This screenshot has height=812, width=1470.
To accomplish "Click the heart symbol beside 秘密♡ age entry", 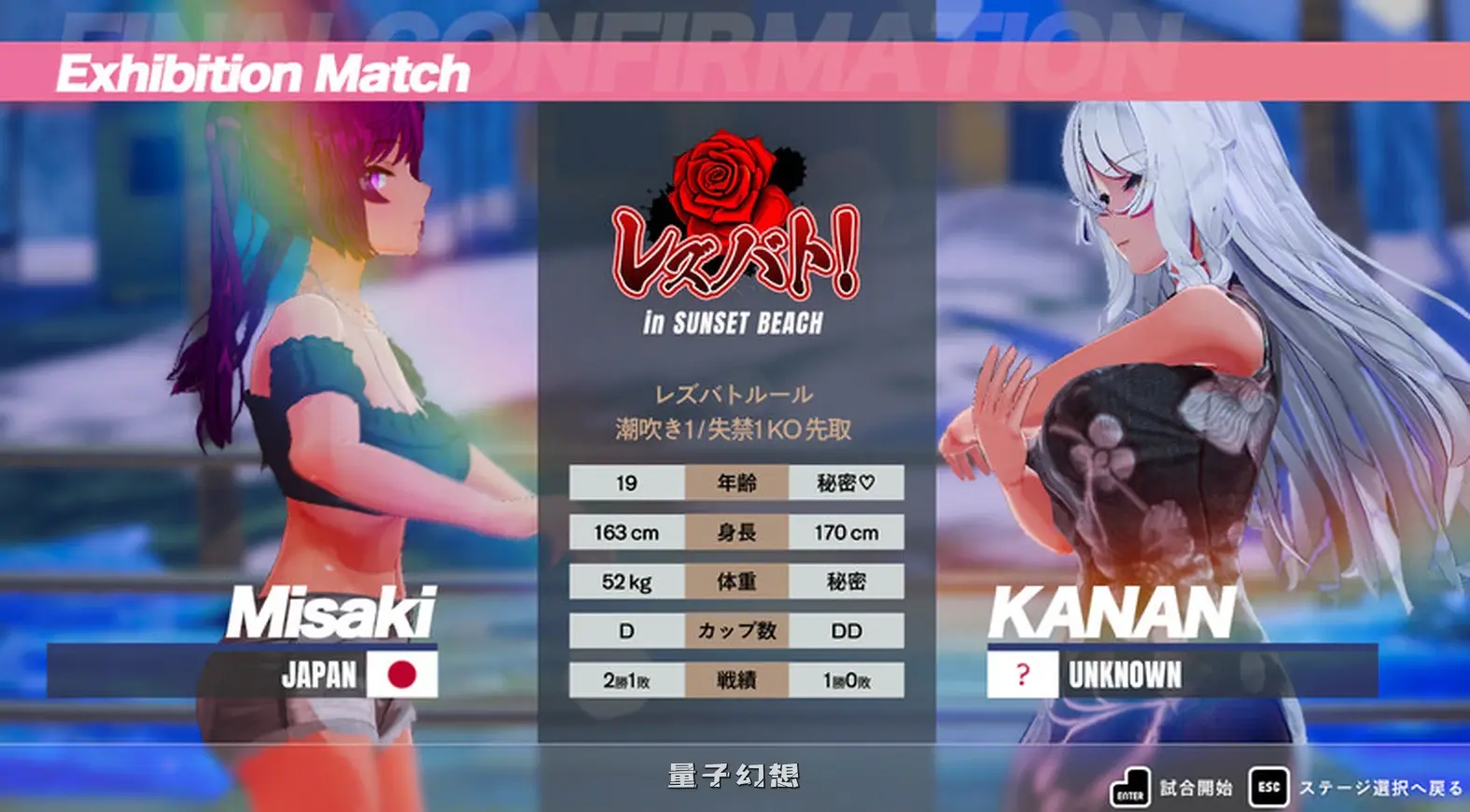I will 870,482.
